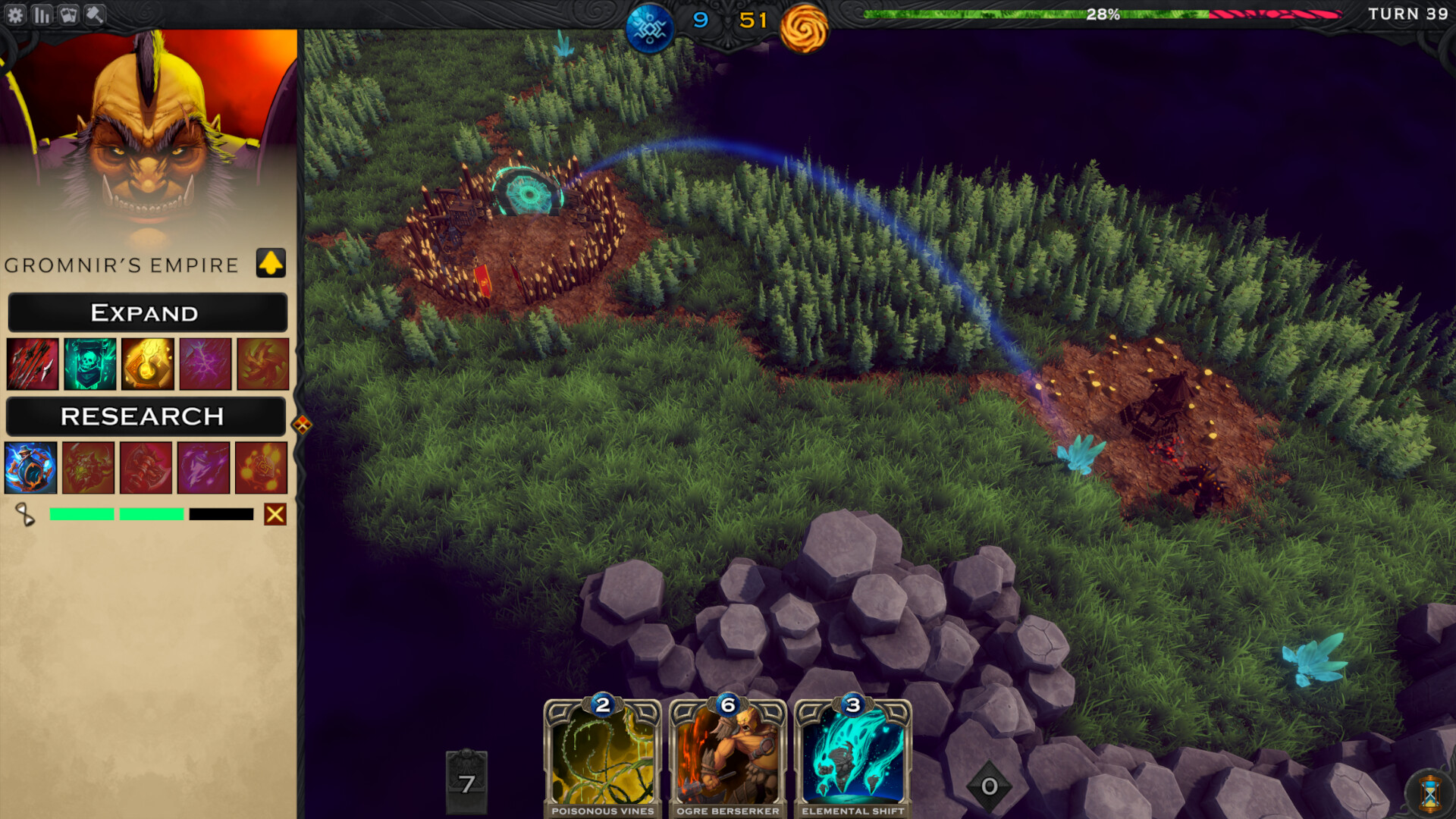
Task: Select the skull banner expand option
Action: tap(89, 363)
